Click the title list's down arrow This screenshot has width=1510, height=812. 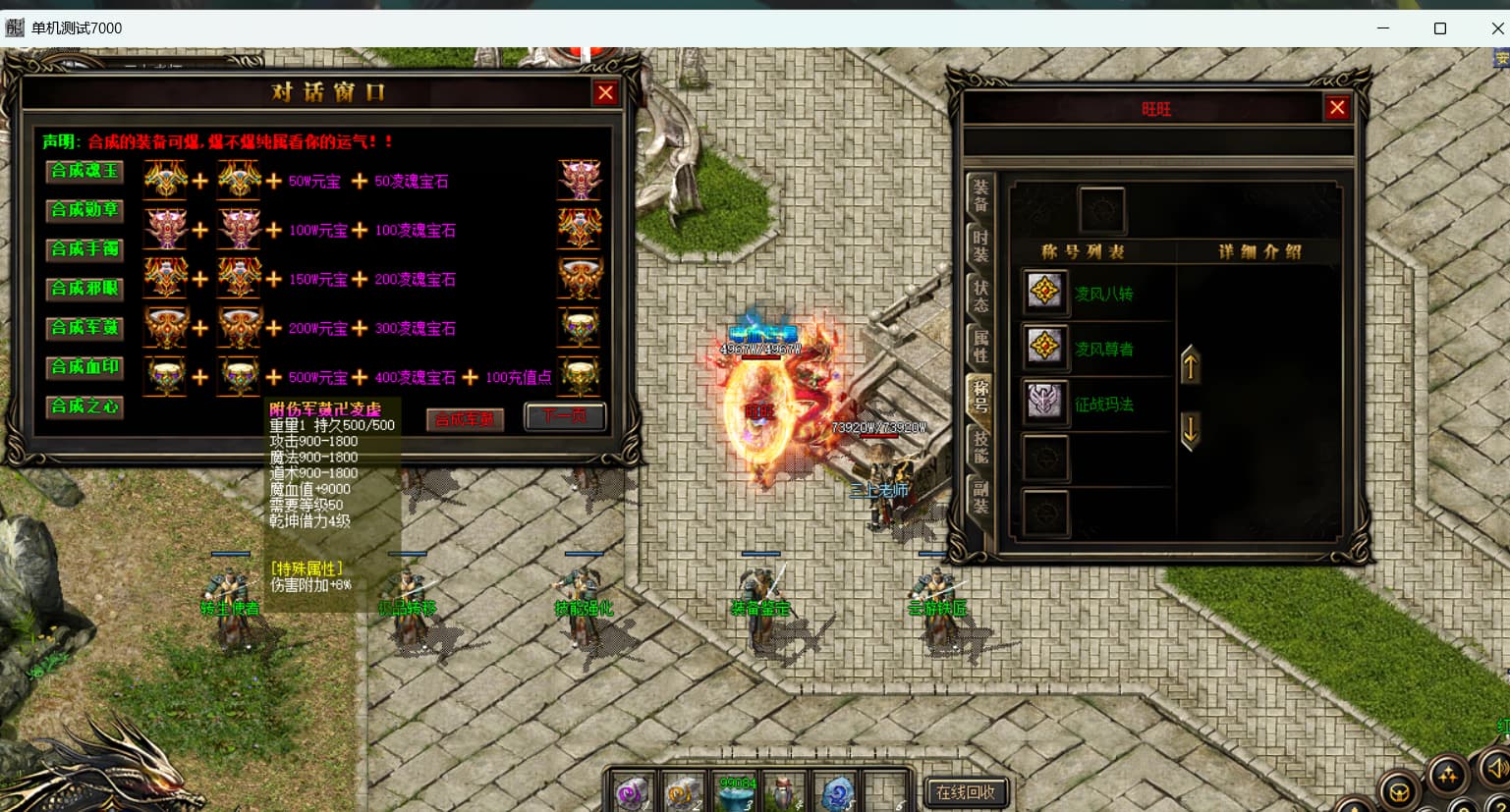[x=1190, y=430]
